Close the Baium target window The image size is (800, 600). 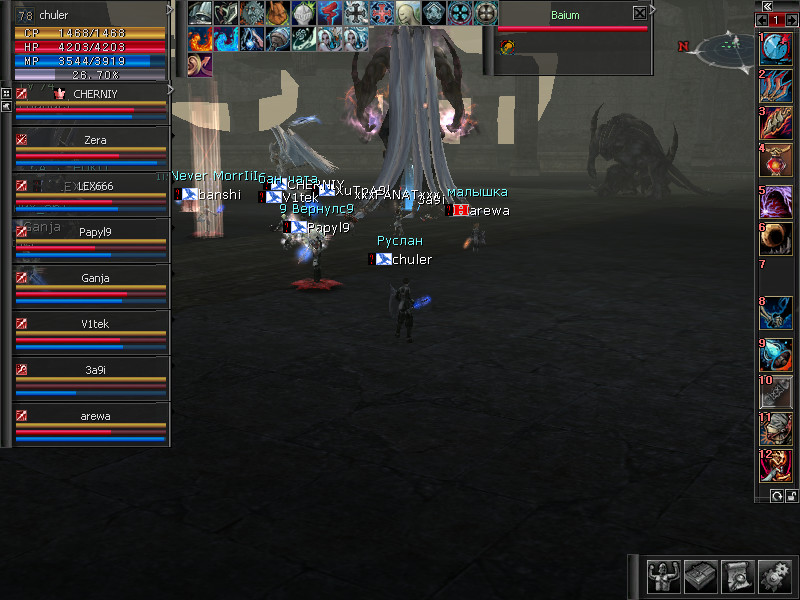pos(640,14)
